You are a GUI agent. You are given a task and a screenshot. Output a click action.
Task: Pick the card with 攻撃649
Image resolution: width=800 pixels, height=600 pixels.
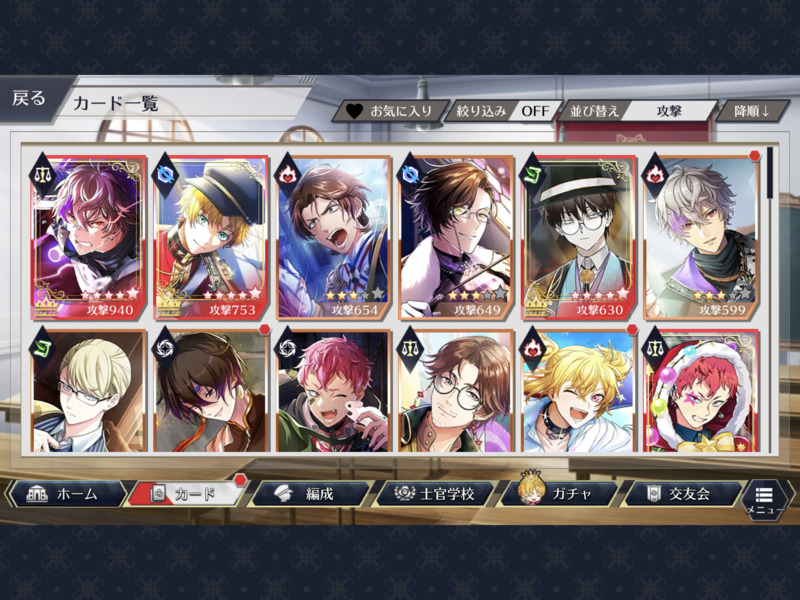click(x=456, y=237)
